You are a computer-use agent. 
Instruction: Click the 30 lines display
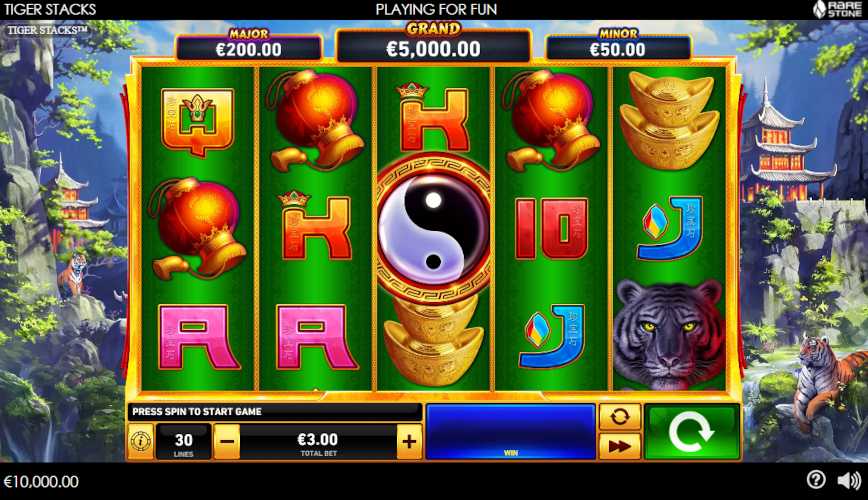(x=183, y=441)
